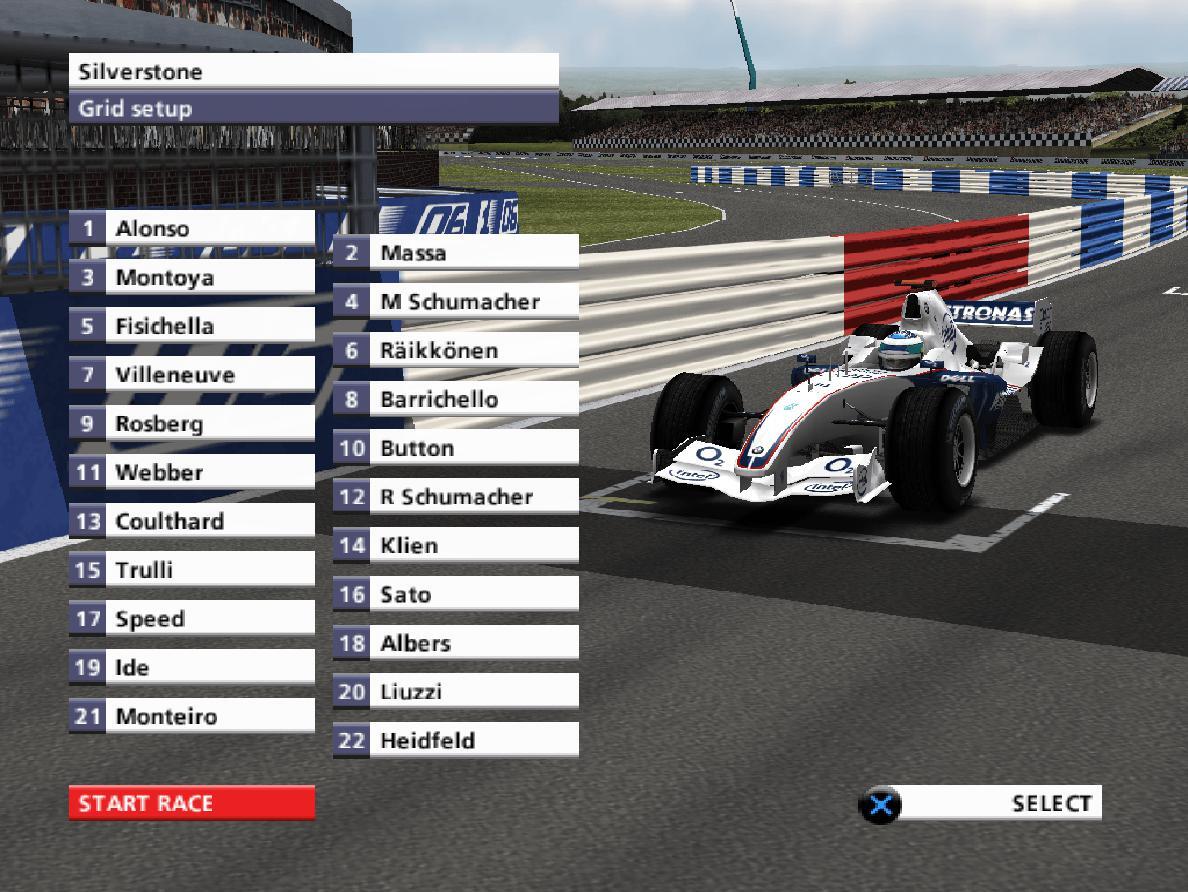
Task: Click Webber's grid row
Action: pyautogui.click(x=191, y=472)
